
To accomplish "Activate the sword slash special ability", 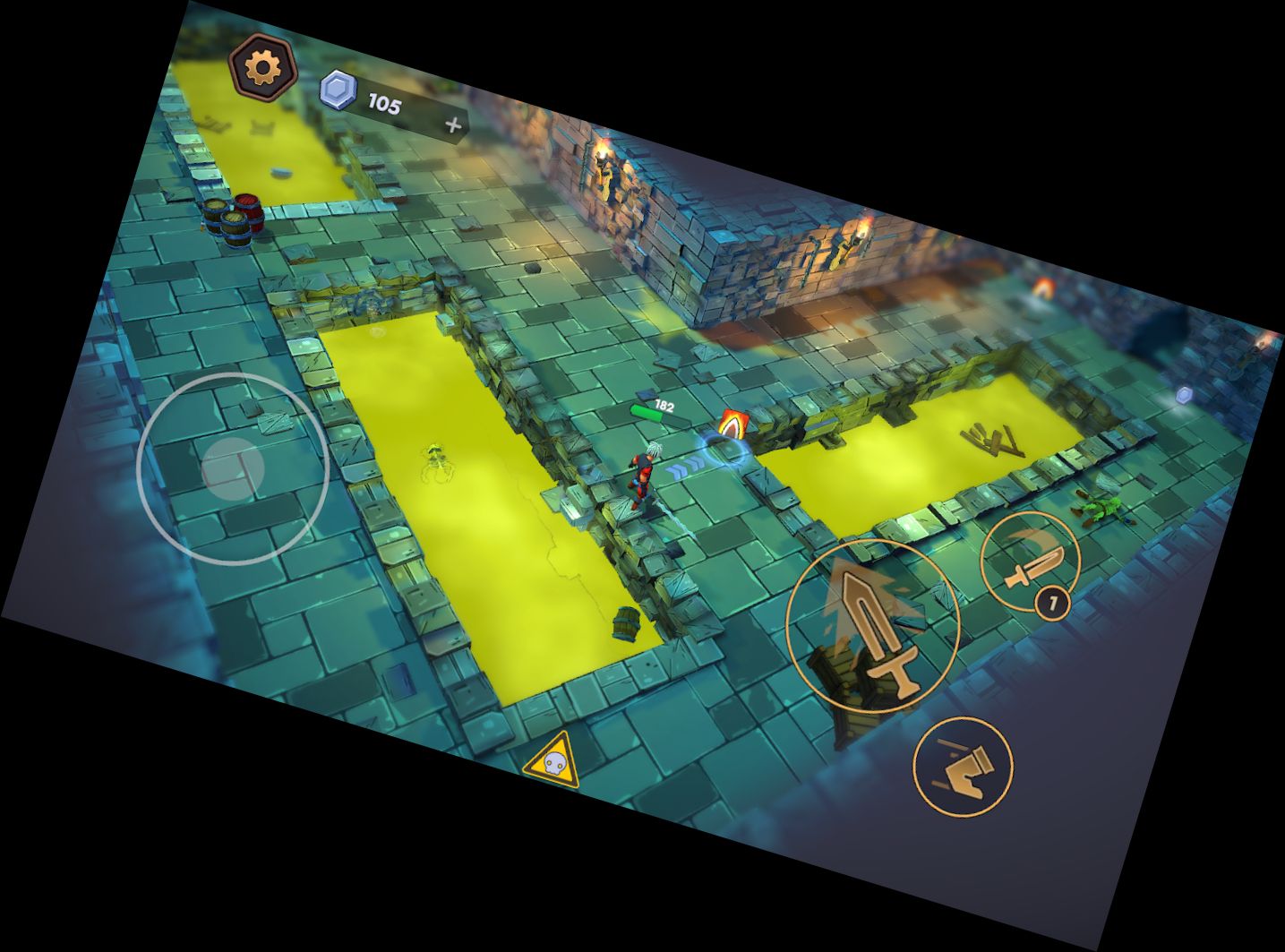I will (1030, 561).
